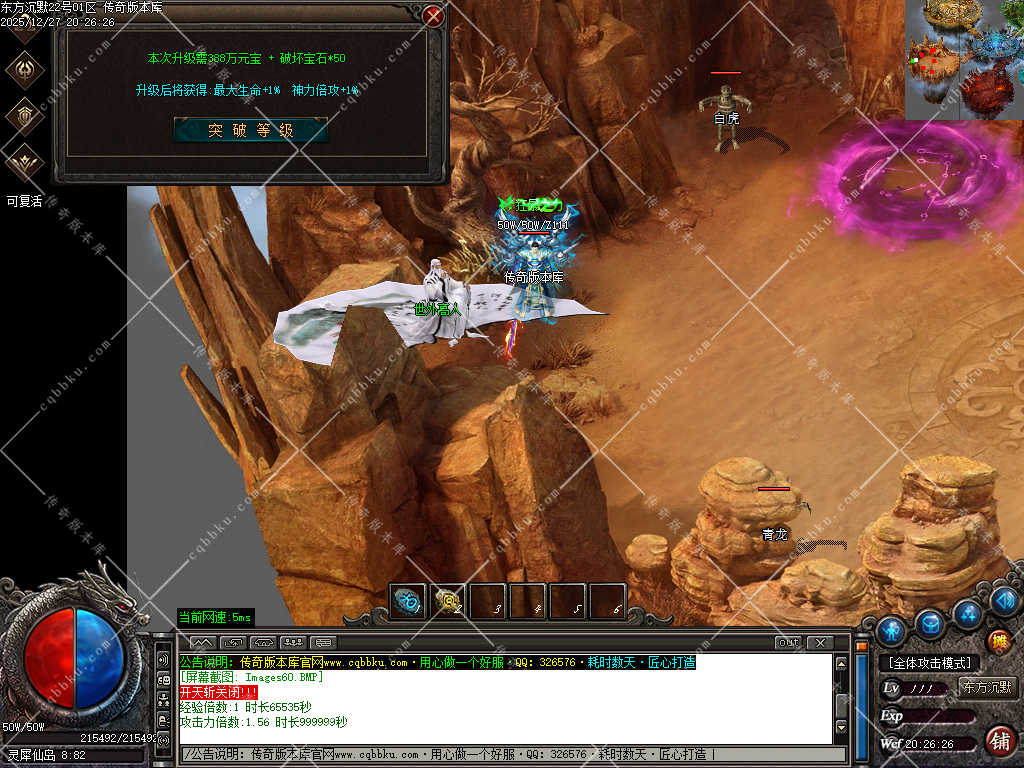Click the lotus diamond icon above 可复活
Image resolution: width=1024 pixels, height=768 pixels.
coord(23,161)
